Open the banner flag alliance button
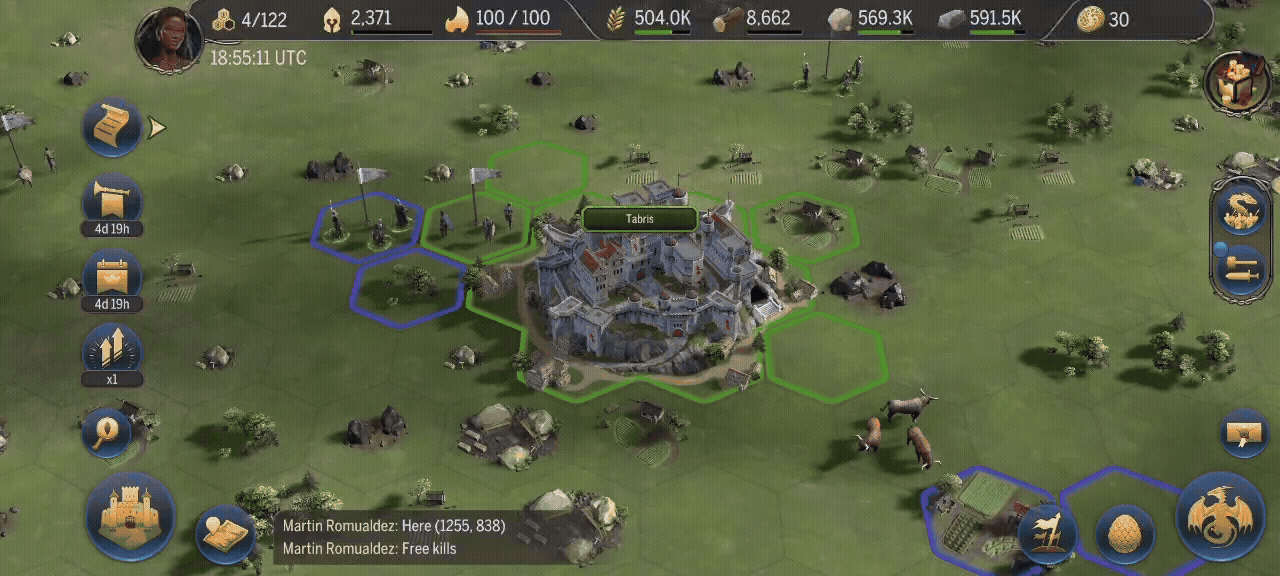 (1047, 531)
